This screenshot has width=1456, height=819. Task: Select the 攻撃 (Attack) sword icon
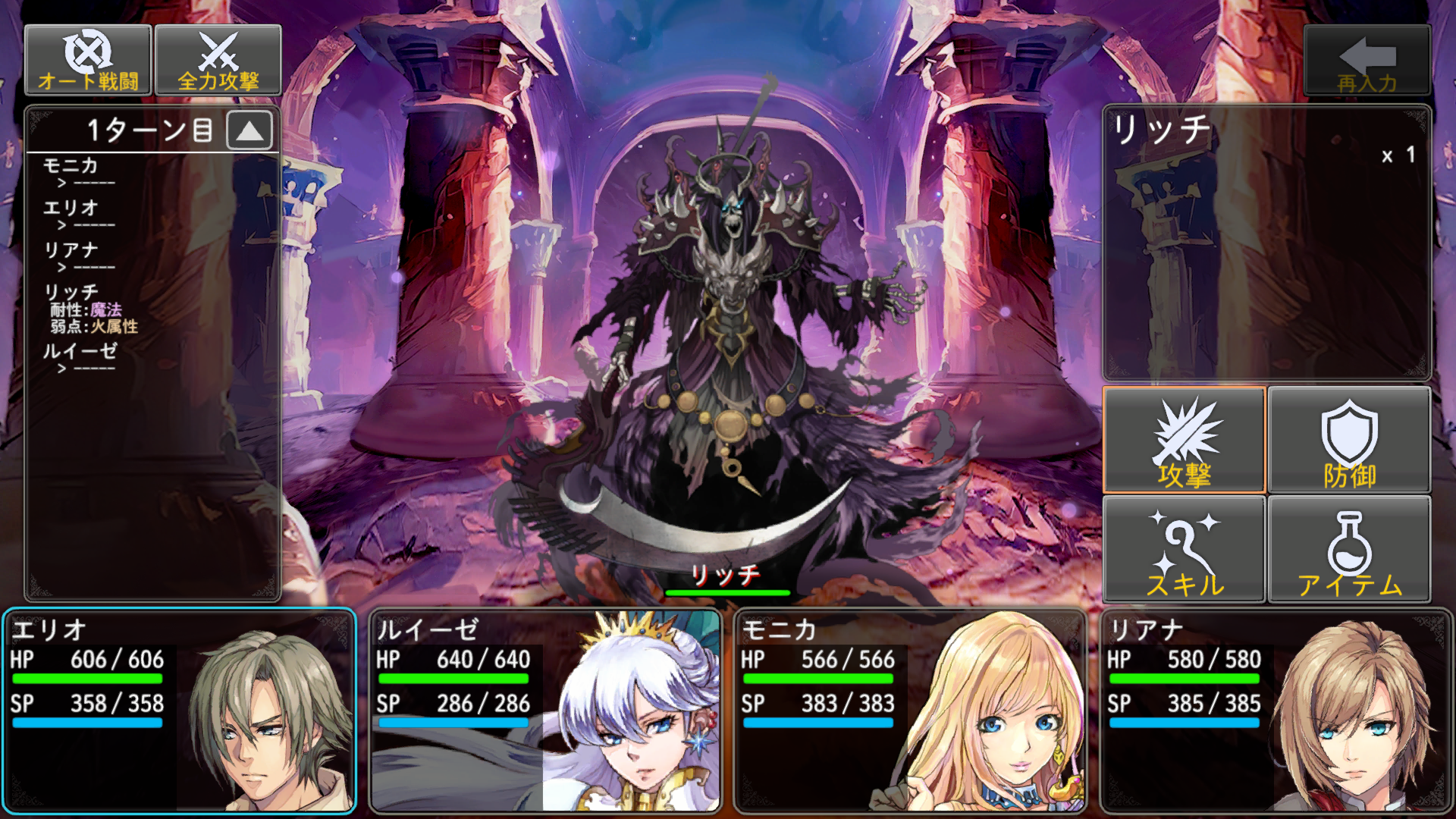click(x=1184, y=440)
